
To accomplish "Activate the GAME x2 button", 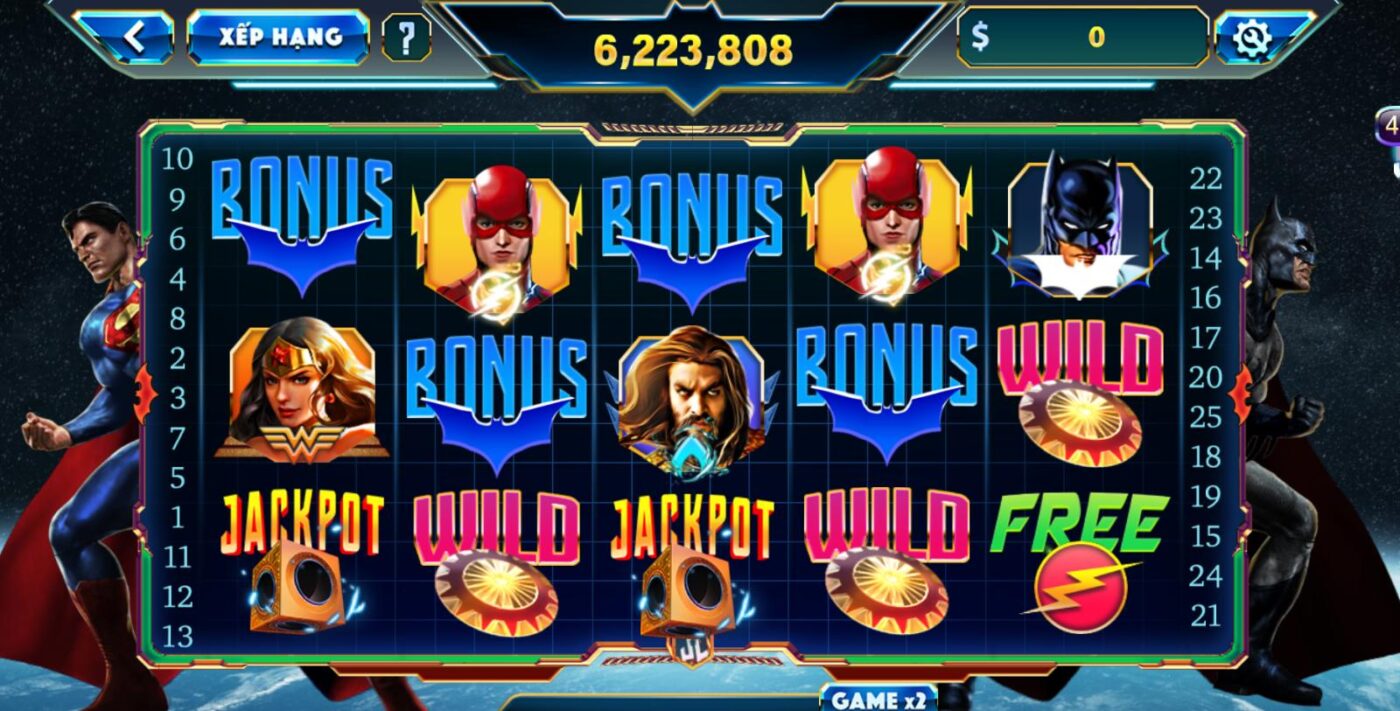I will pyautogui.click(x=878, y=699).
